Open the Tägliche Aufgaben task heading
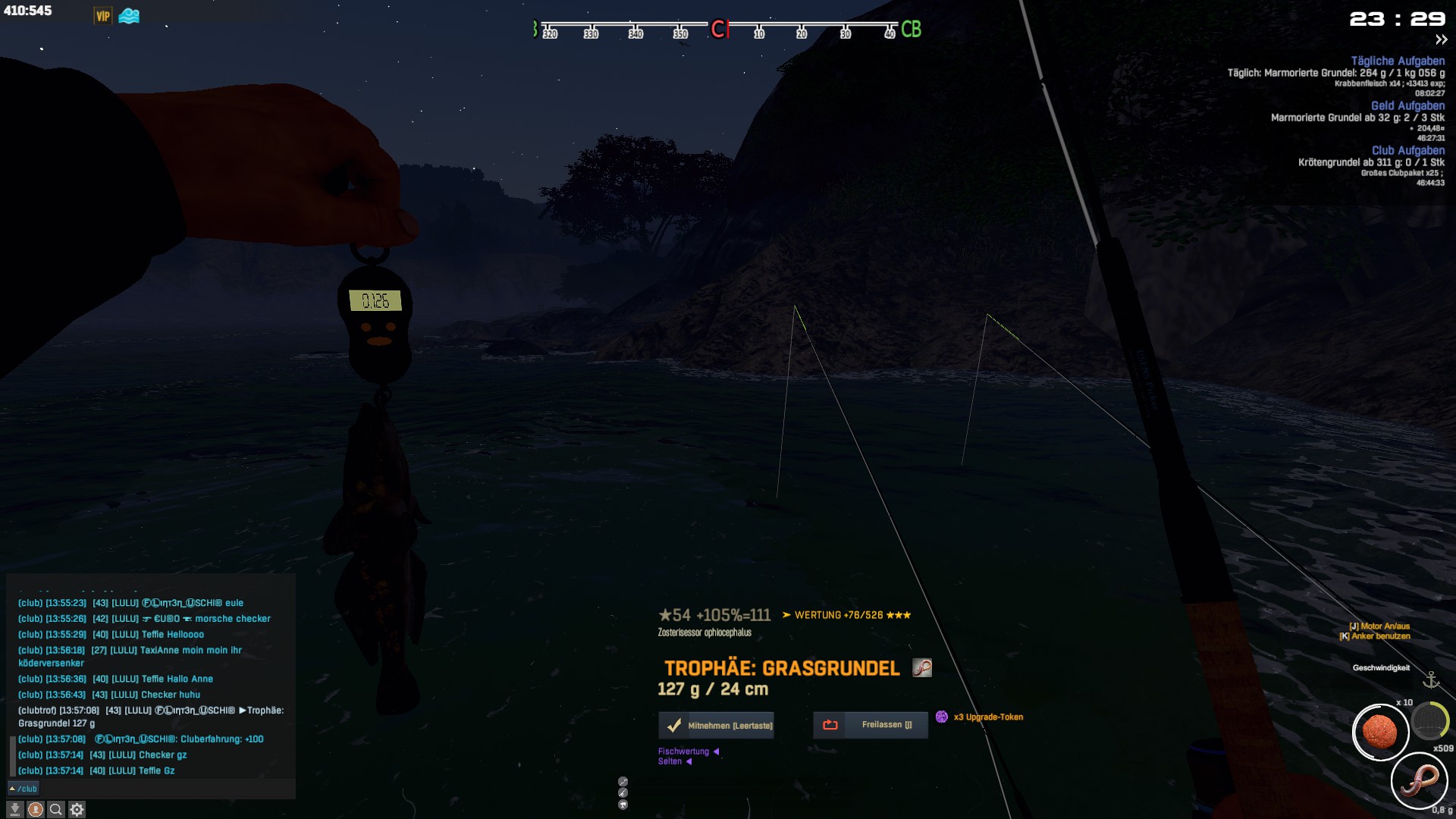This screenshot has height=819, width=1456. [1397, 61]
